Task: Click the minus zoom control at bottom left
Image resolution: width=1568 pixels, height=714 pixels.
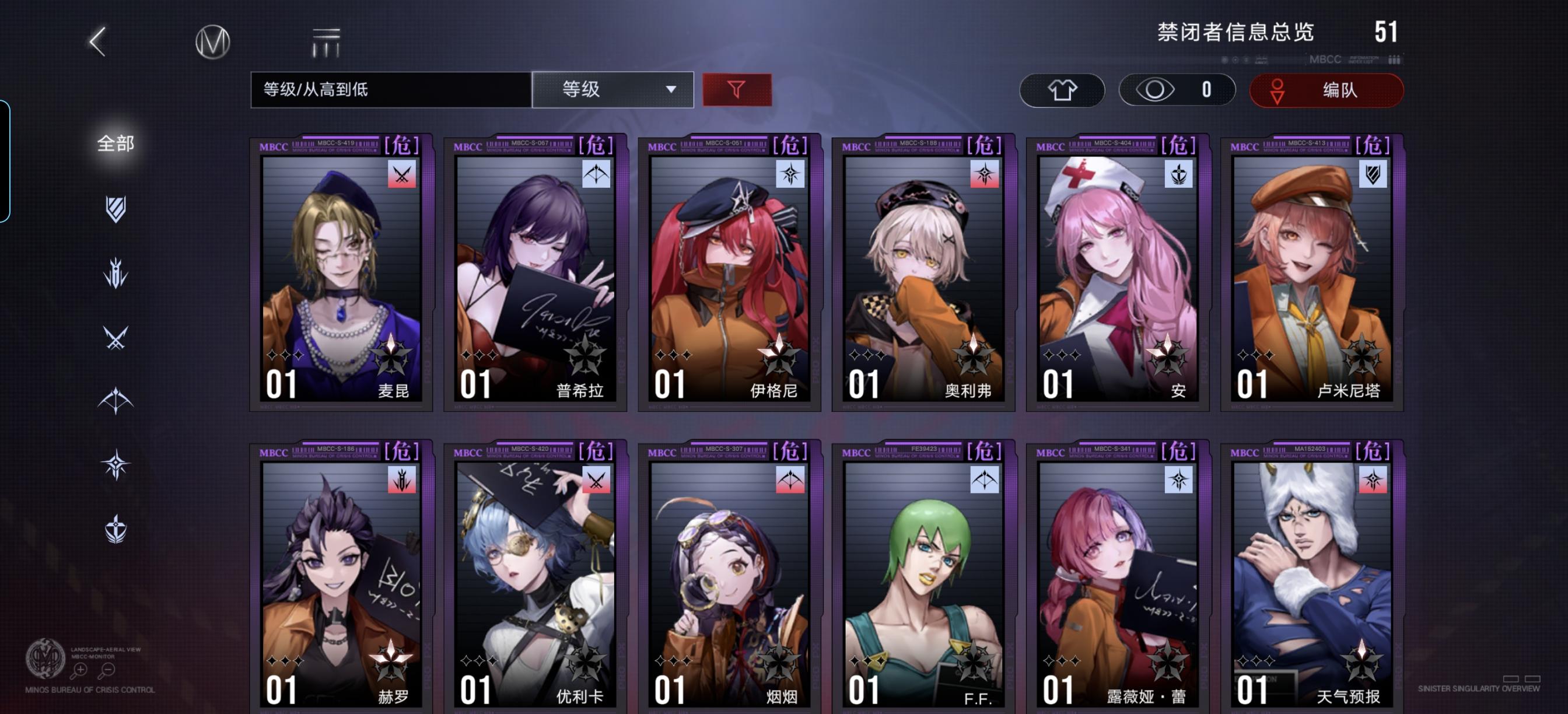Action: point(108,670)
